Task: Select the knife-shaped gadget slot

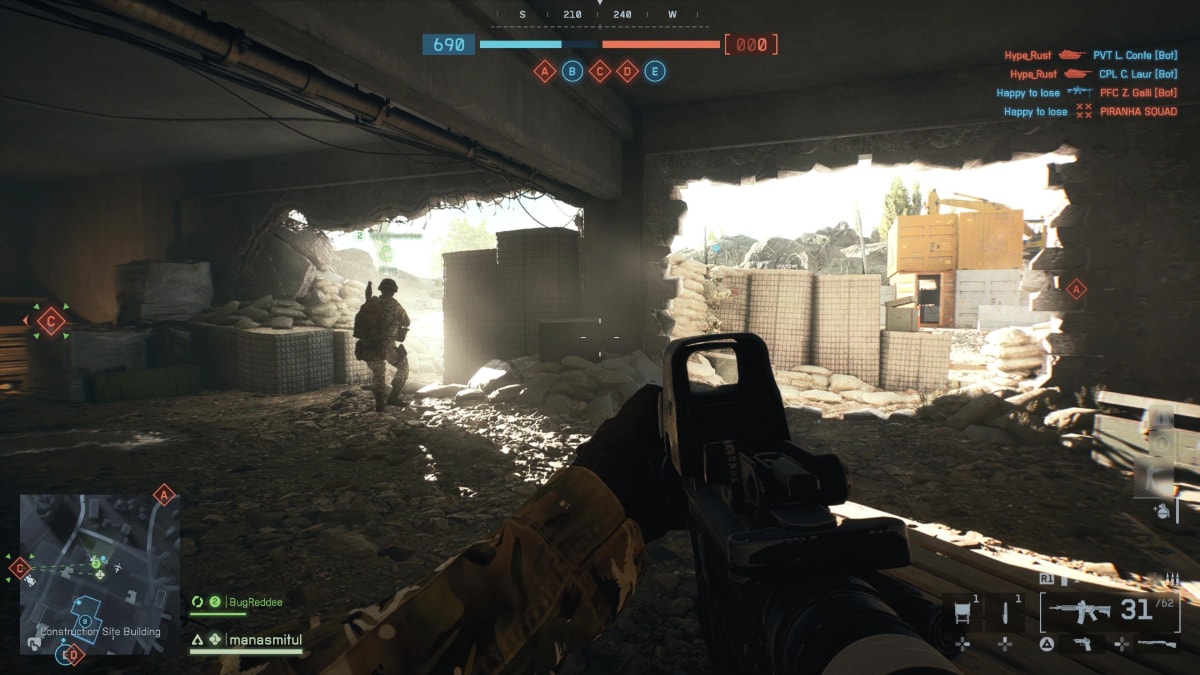Action: 1006,611
